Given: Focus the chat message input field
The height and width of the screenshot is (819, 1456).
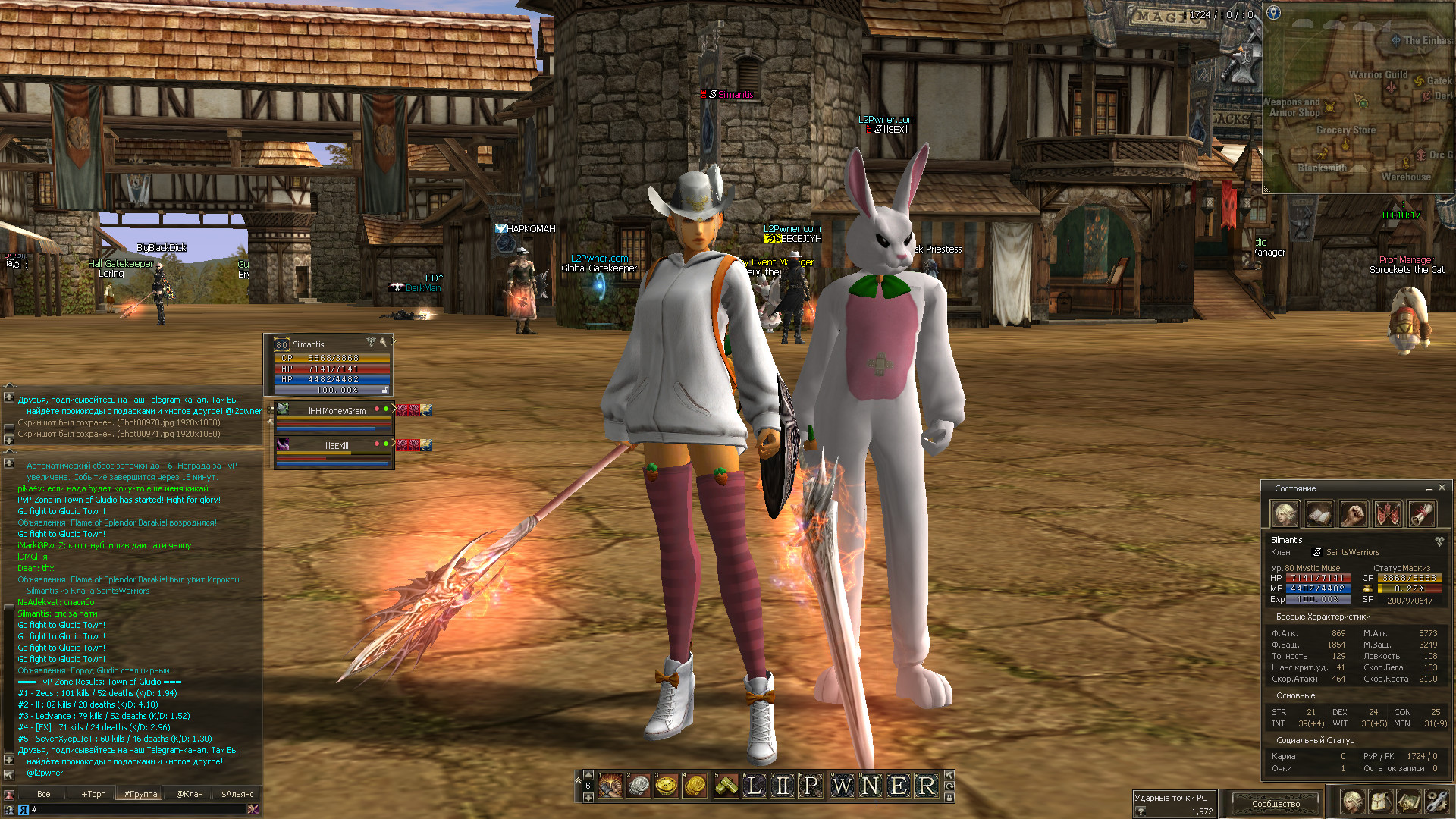Looking at the screenshot, I should point(136,810).
